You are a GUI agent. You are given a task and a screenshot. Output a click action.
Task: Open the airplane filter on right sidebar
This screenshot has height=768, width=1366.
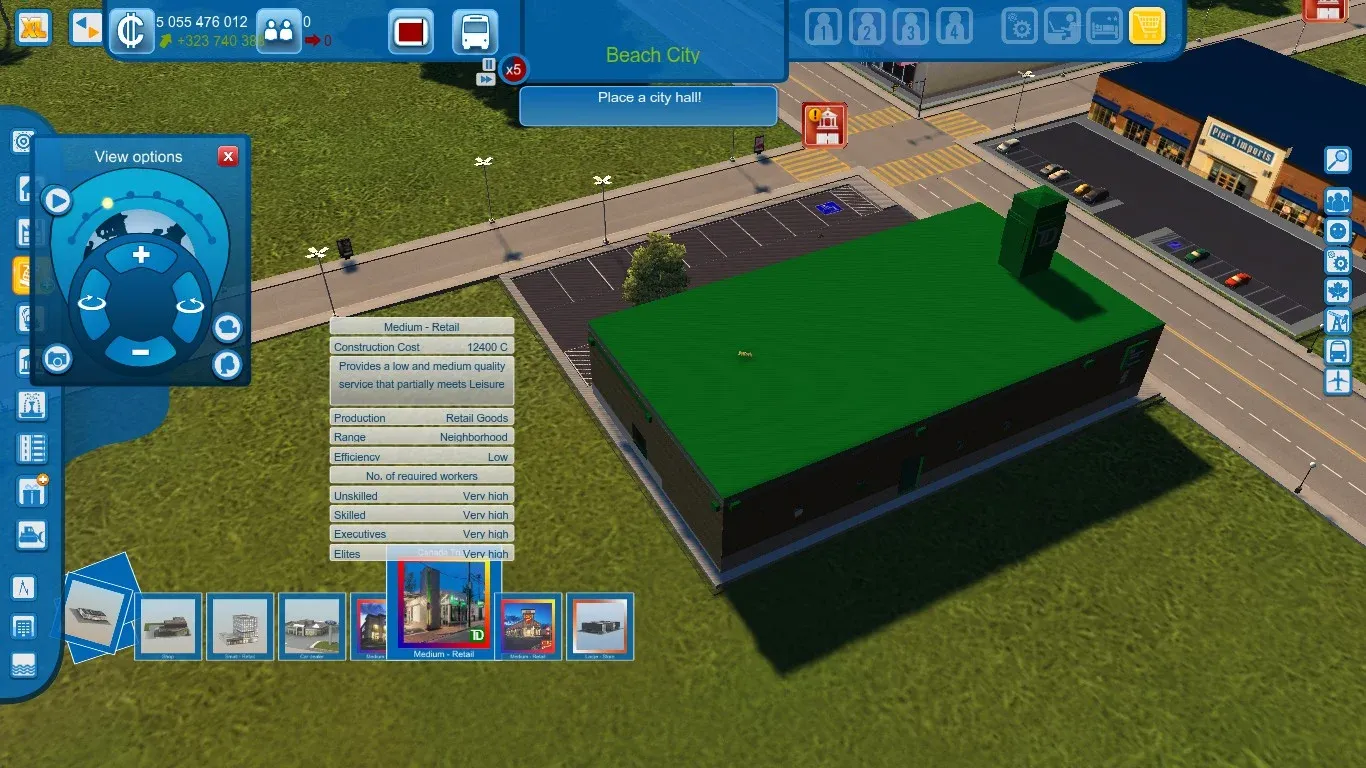pyautogui.click(x=1337, y=381)
